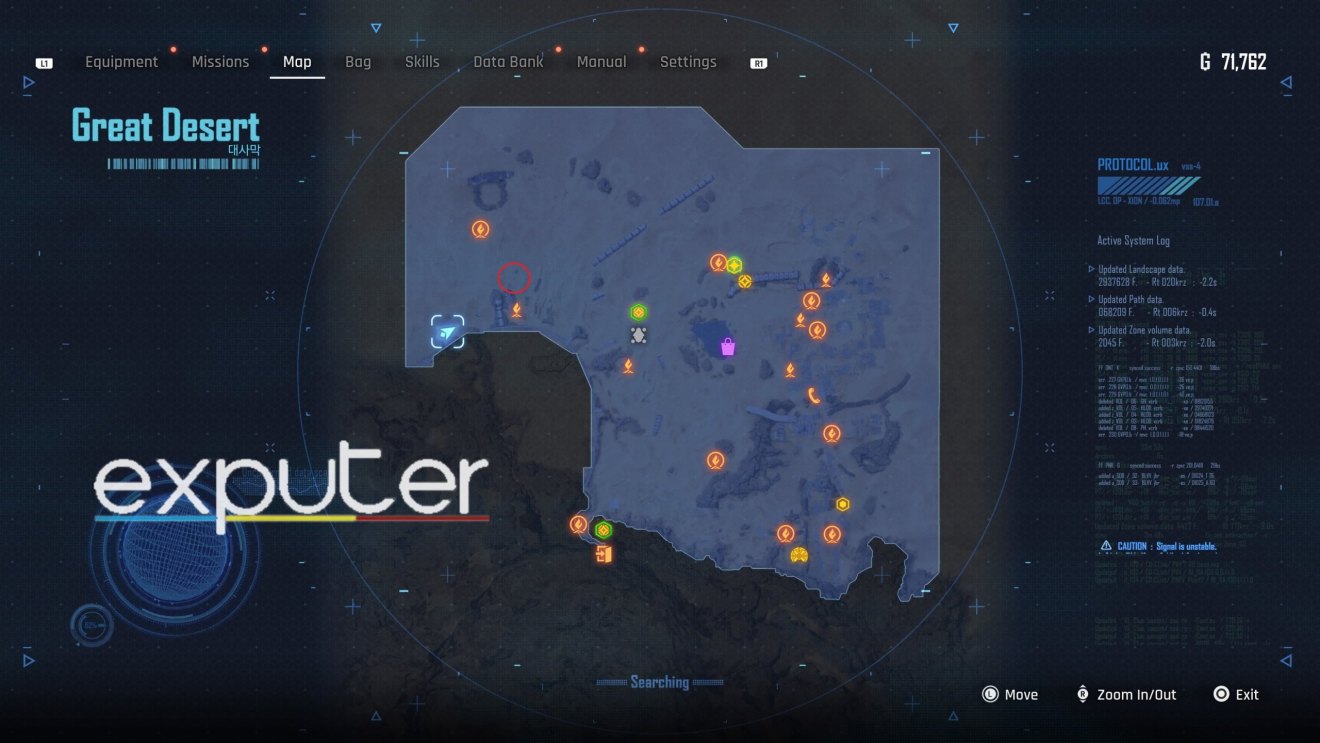
Task: Open the Missions tab
Action: [x=220, y=62]
